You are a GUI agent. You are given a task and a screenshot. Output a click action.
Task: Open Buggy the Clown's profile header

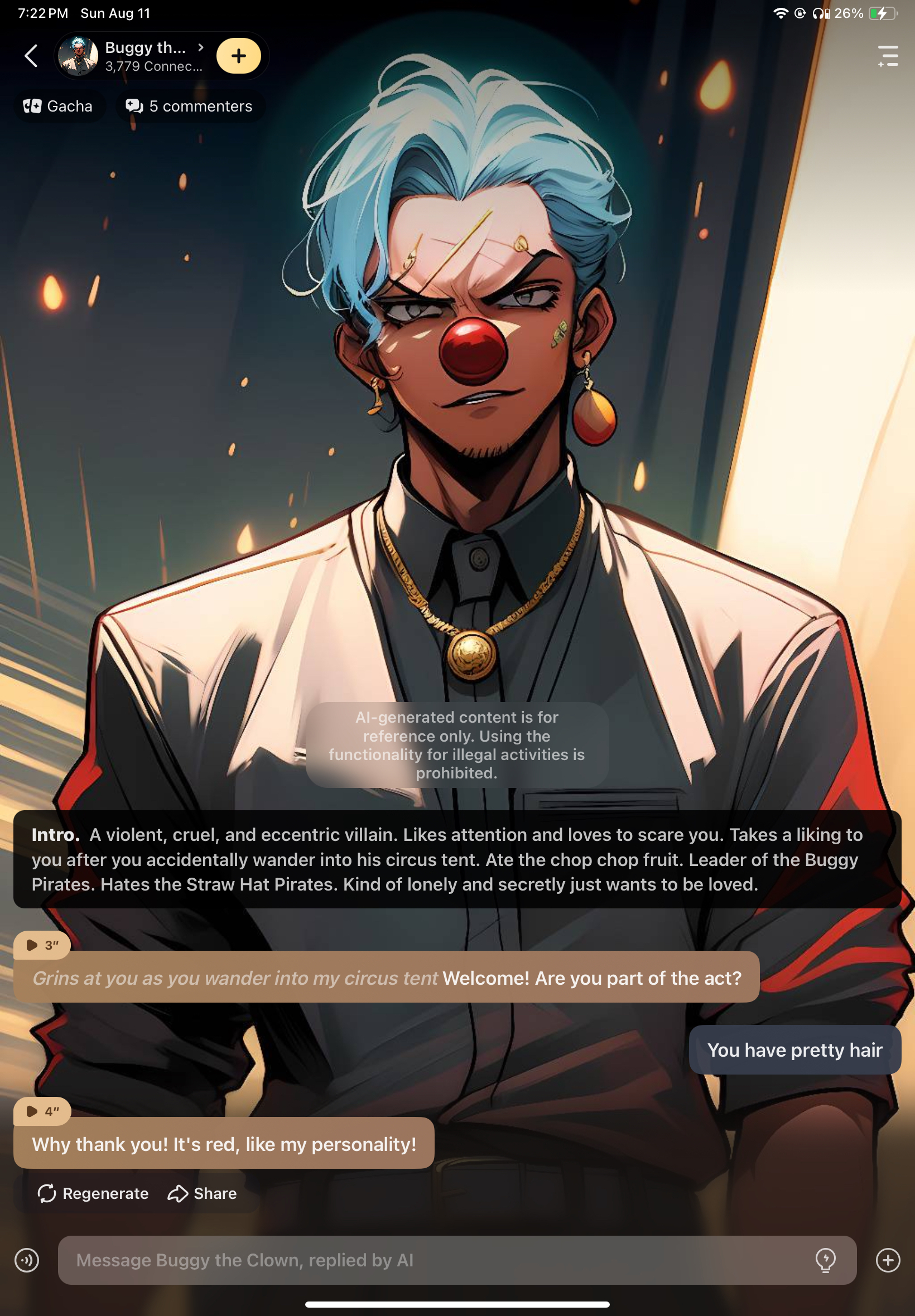153,56
